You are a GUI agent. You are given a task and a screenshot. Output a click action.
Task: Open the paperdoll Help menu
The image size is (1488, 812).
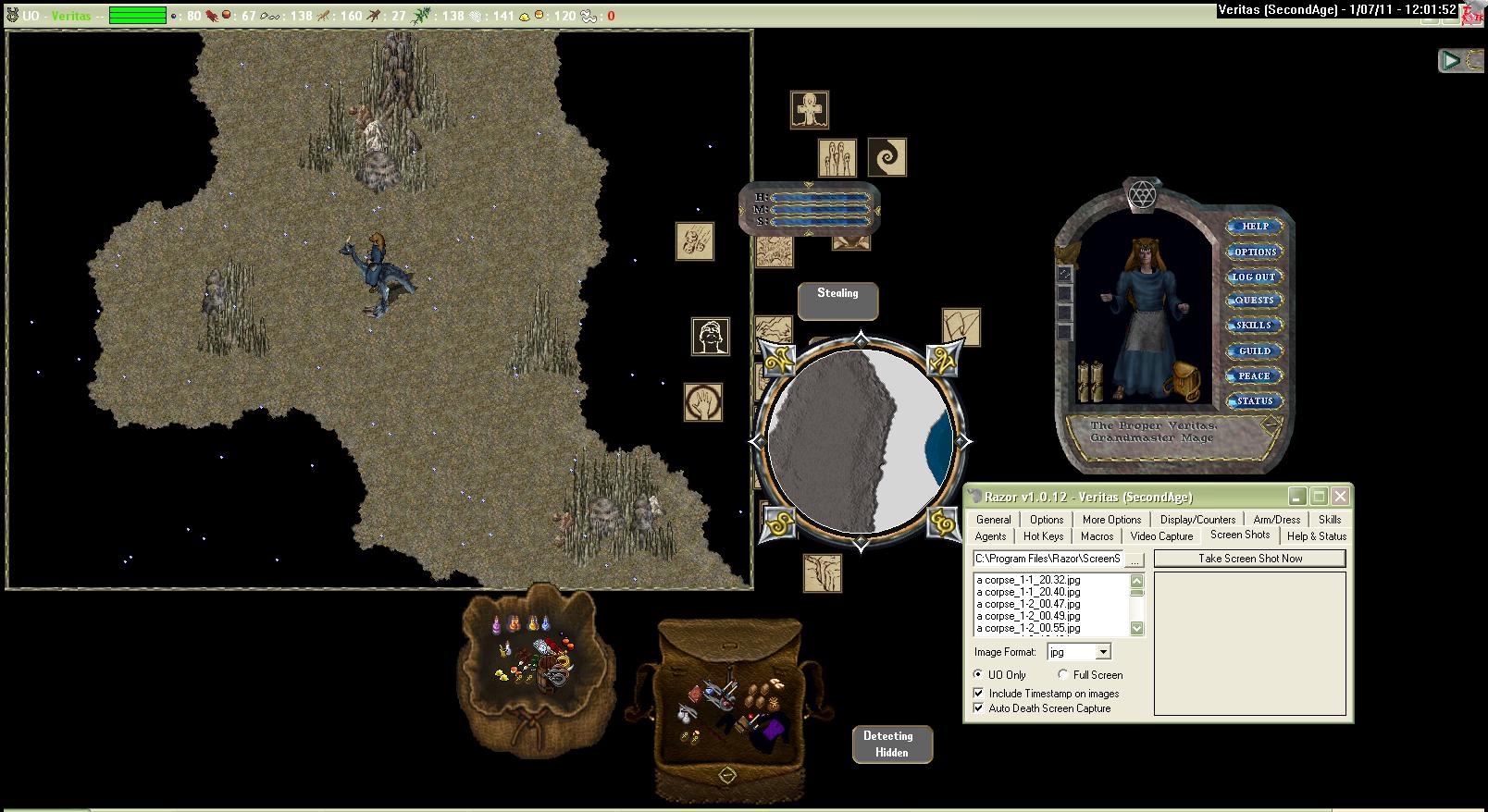tap(1254, 227)
